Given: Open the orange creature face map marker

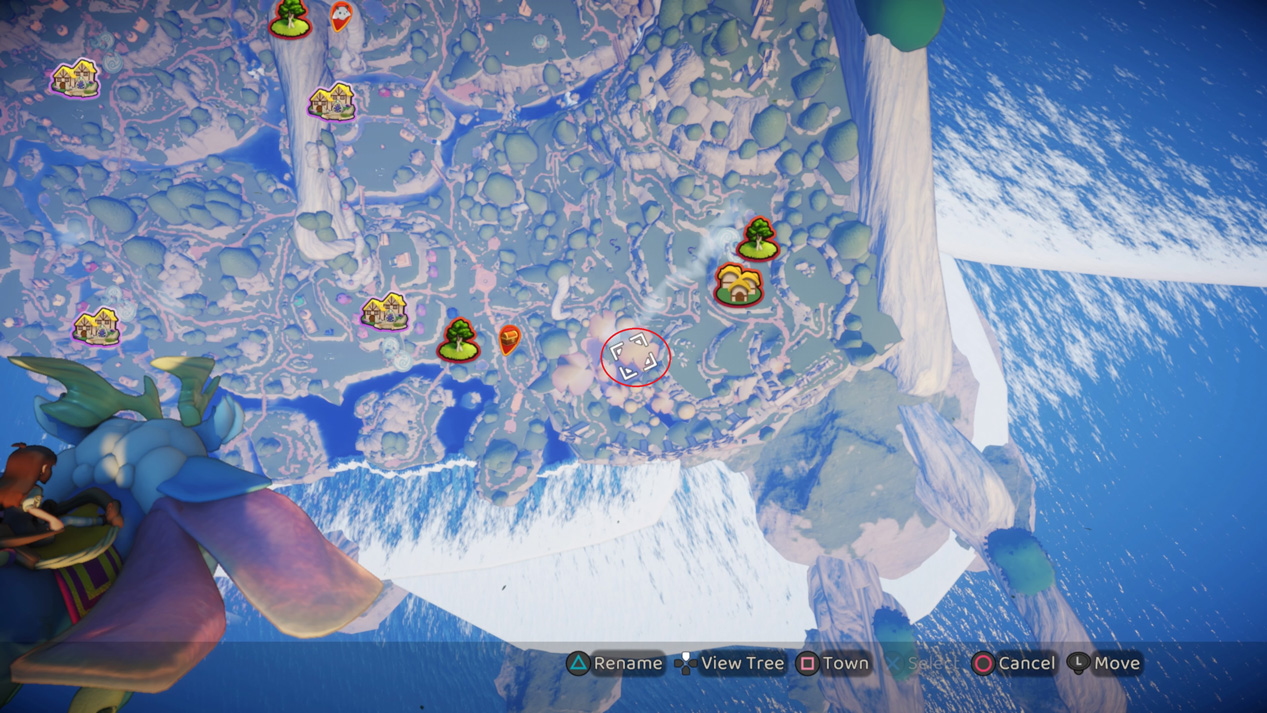Looking at the screenshot, I should click(341, 15).
